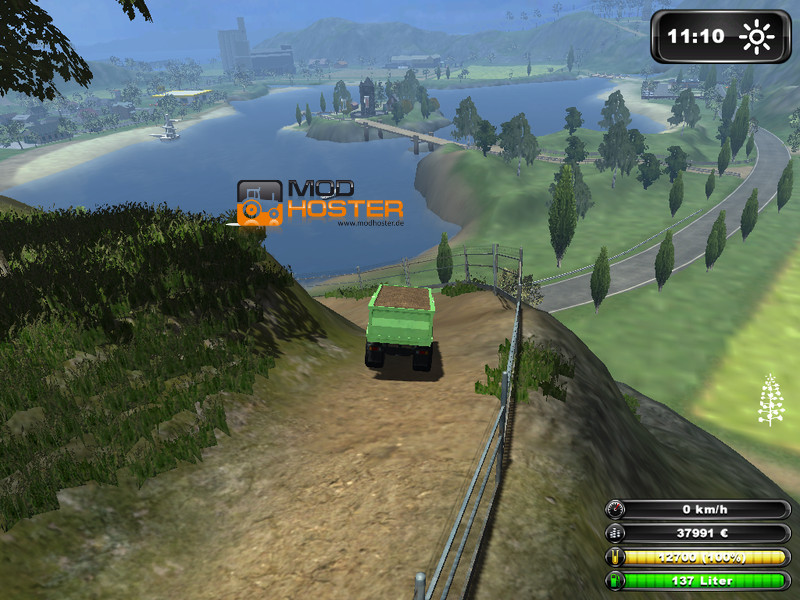Click the sun weather icon
The height and width of the screenshot is (600, 800).
[x=757, y=38]
